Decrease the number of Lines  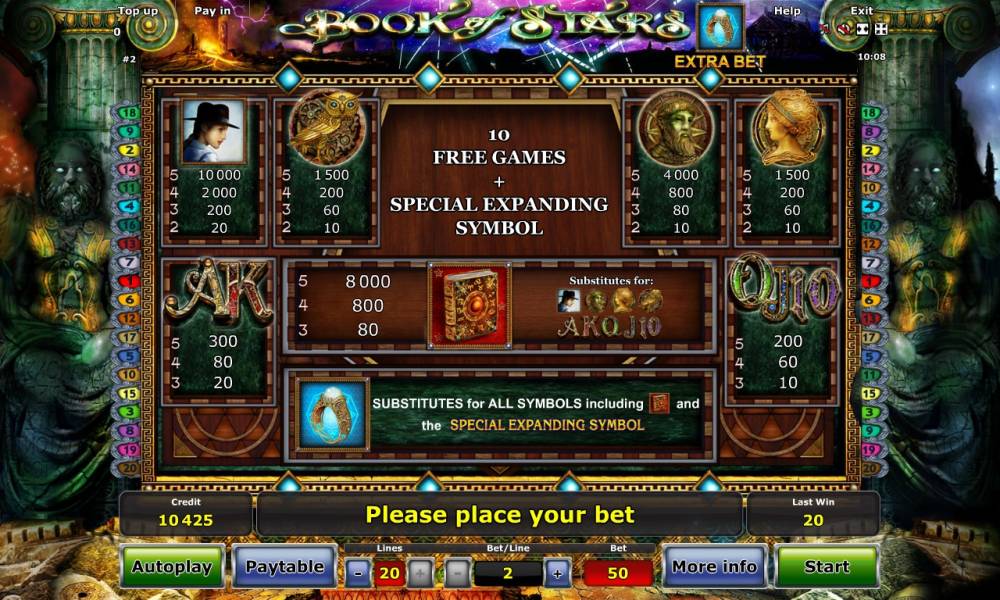pyautogui.click(x=358, y=573)
